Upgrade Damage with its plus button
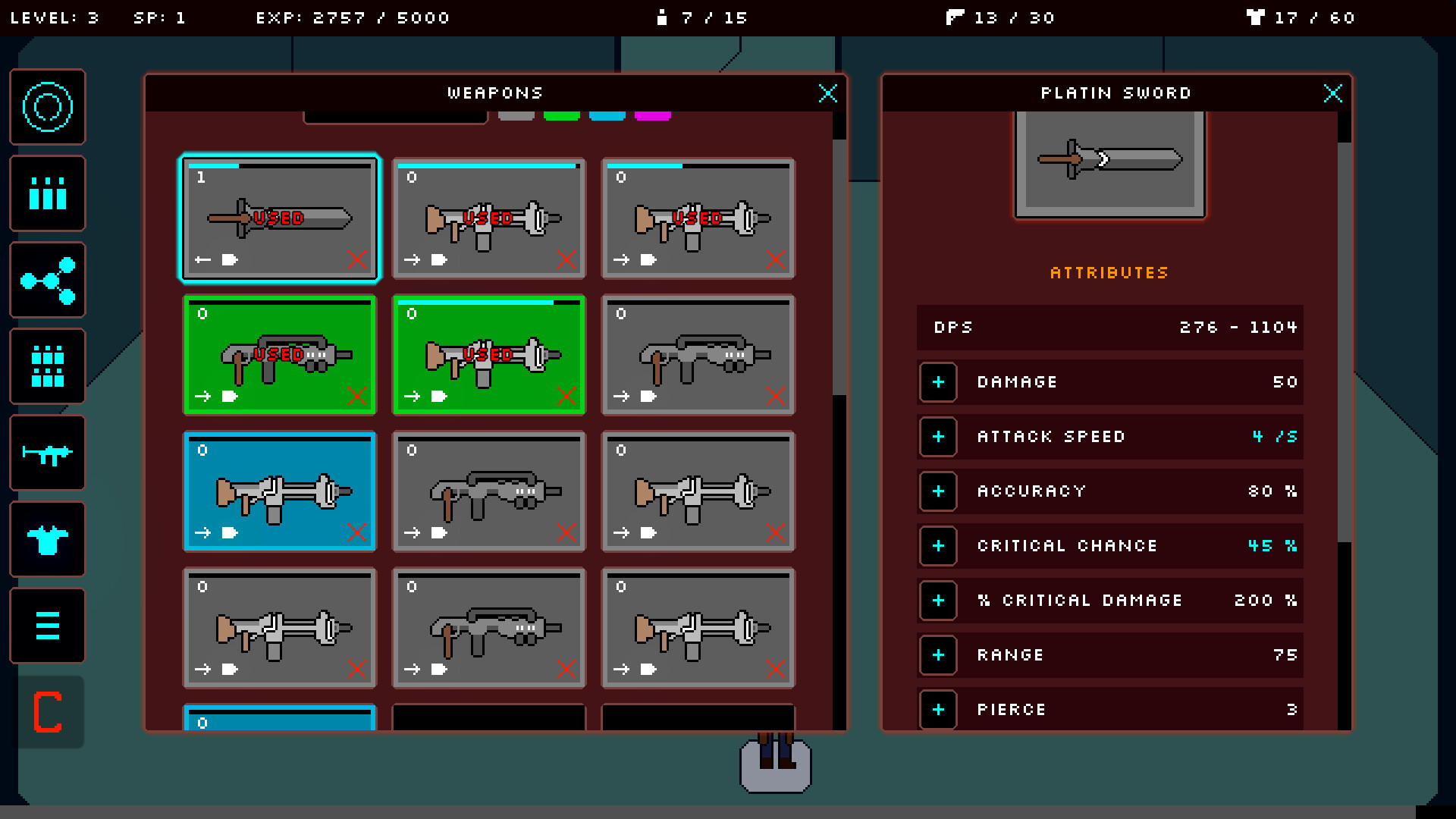Viewport: 1456px width, 819px height. tap(938, 382)
